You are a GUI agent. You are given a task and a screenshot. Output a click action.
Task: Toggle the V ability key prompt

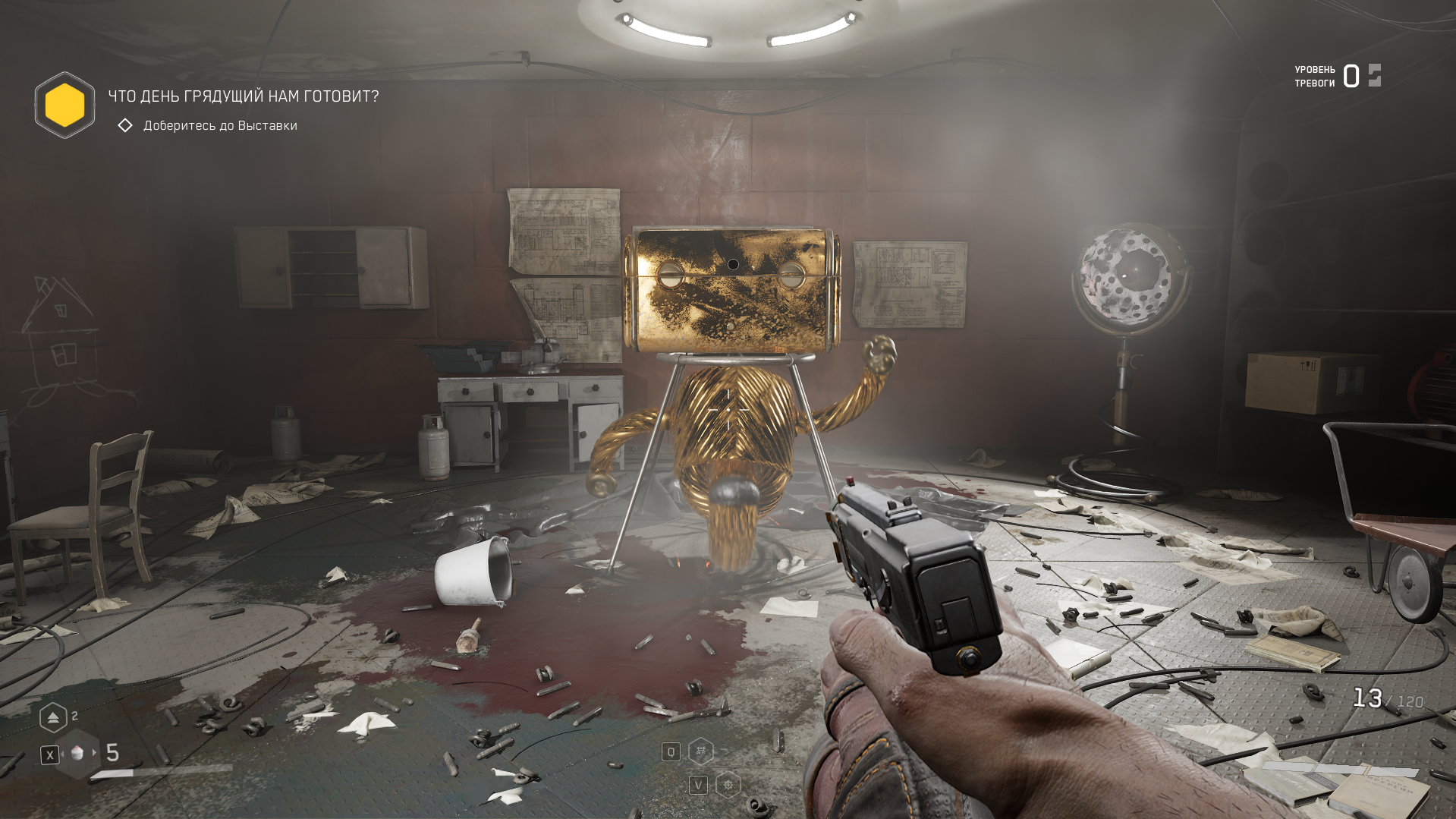pyautogui.click(x=700, y=786)
